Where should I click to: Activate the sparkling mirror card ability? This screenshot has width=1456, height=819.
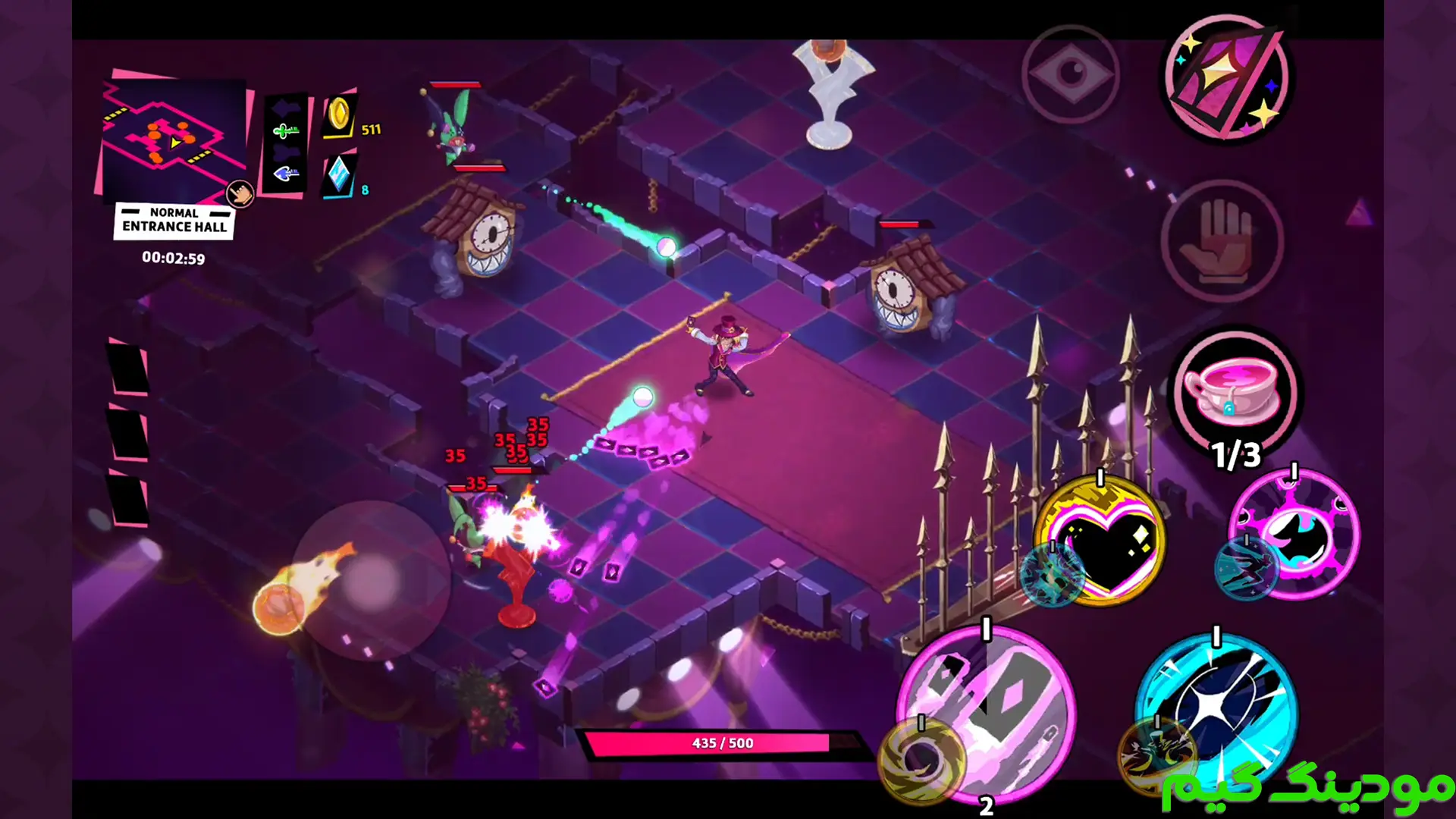pyautogui.click(x=1226, y=78)
